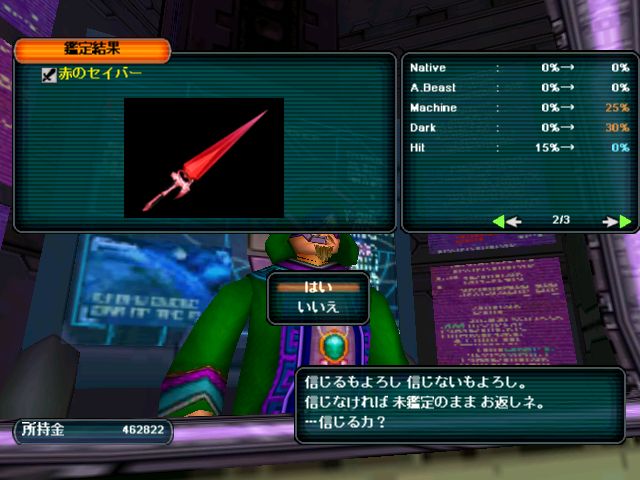Choose はい to accept the appraisal
The height and width of the screenshot is (480, 640).
(x=318, y=287)
